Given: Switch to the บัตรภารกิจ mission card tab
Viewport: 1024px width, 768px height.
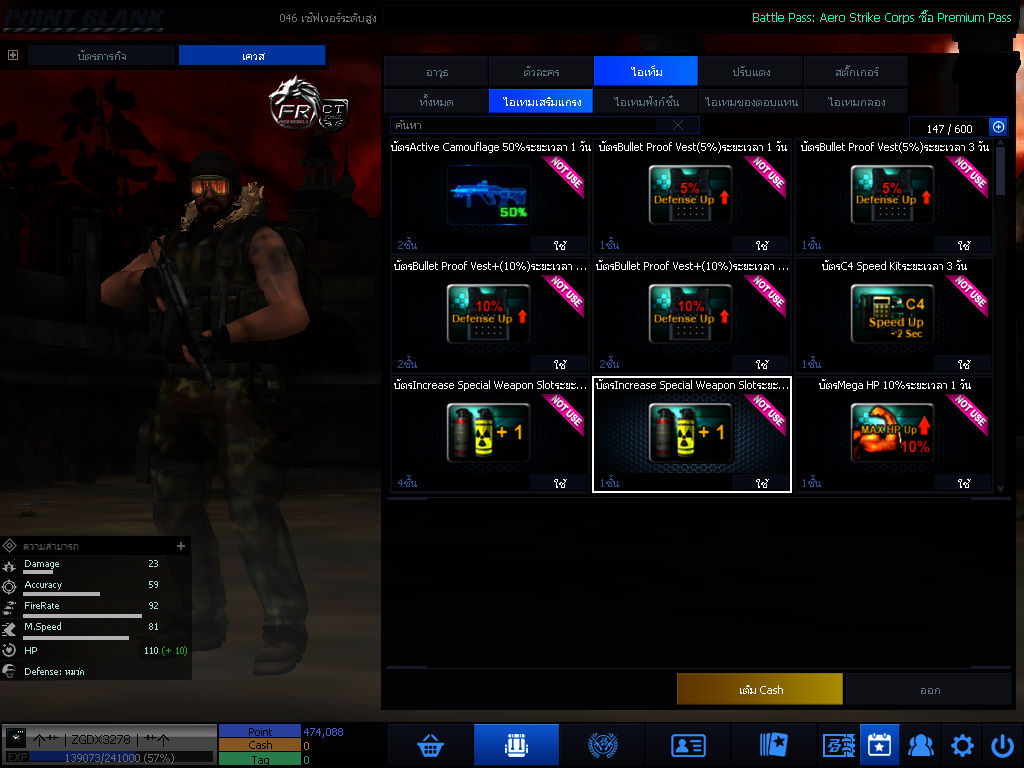Looking at the screenshot, I should click(102, 56).
